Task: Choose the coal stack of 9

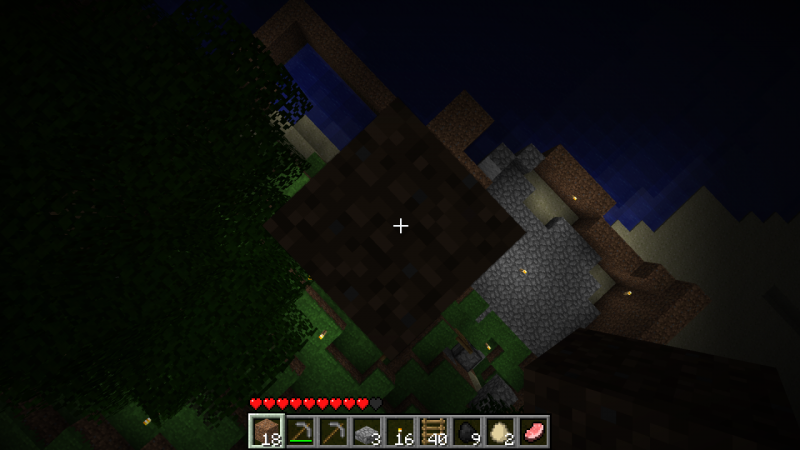Action: (467, 431)
